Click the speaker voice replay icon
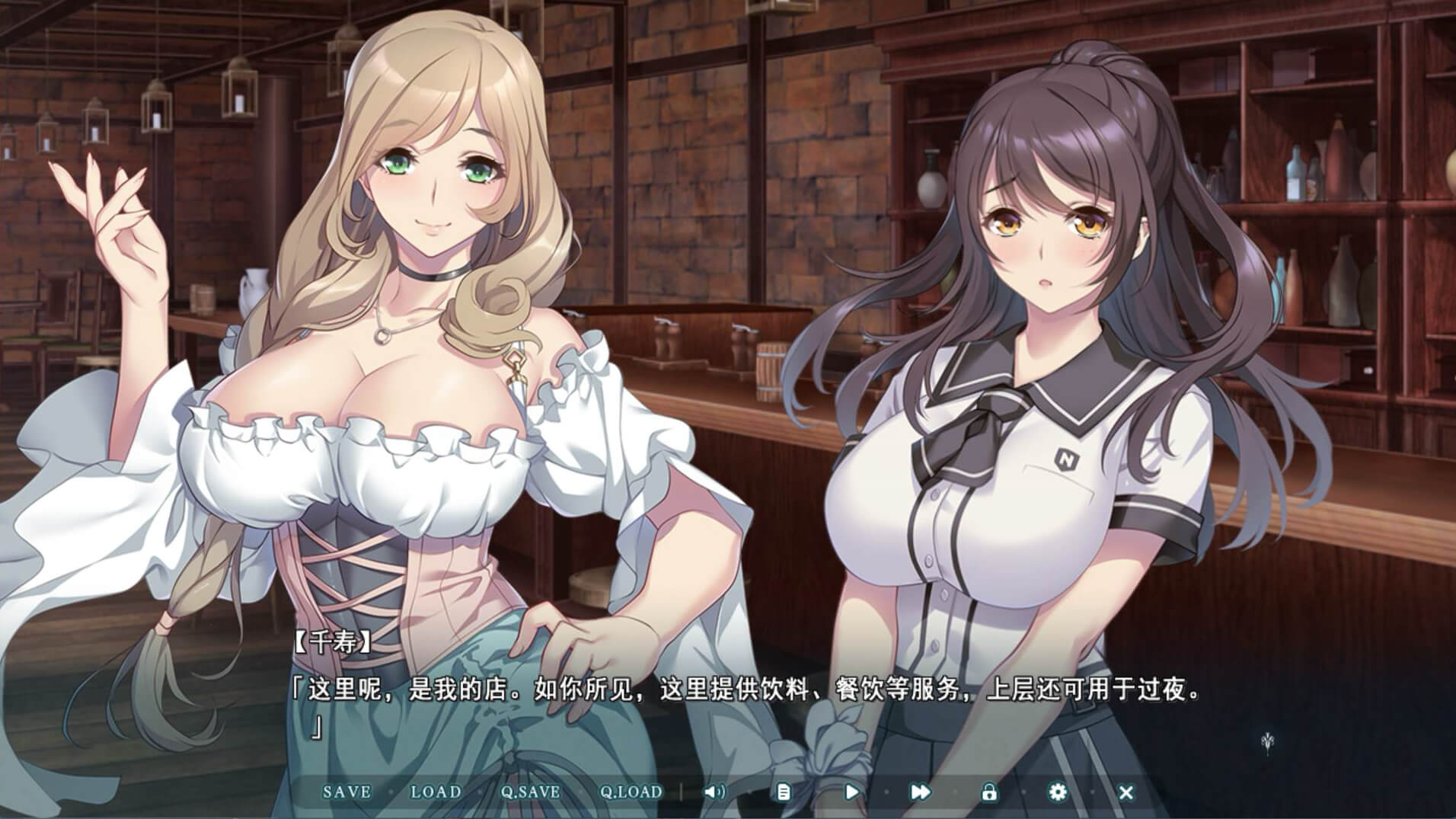This screenshot has height=819, width=1456. (714, 792)
